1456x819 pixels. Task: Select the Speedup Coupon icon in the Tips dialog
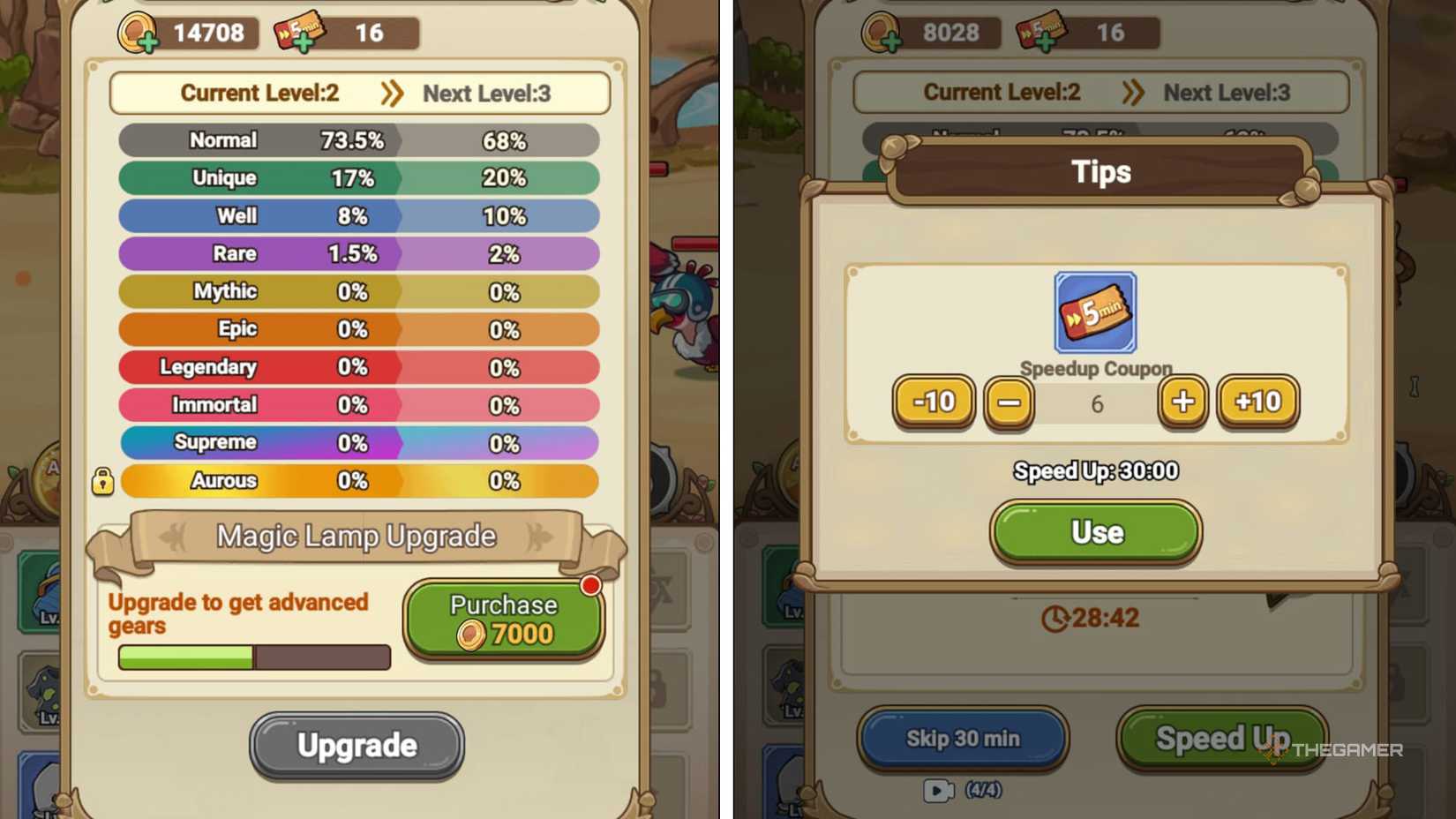point(1094,312)
